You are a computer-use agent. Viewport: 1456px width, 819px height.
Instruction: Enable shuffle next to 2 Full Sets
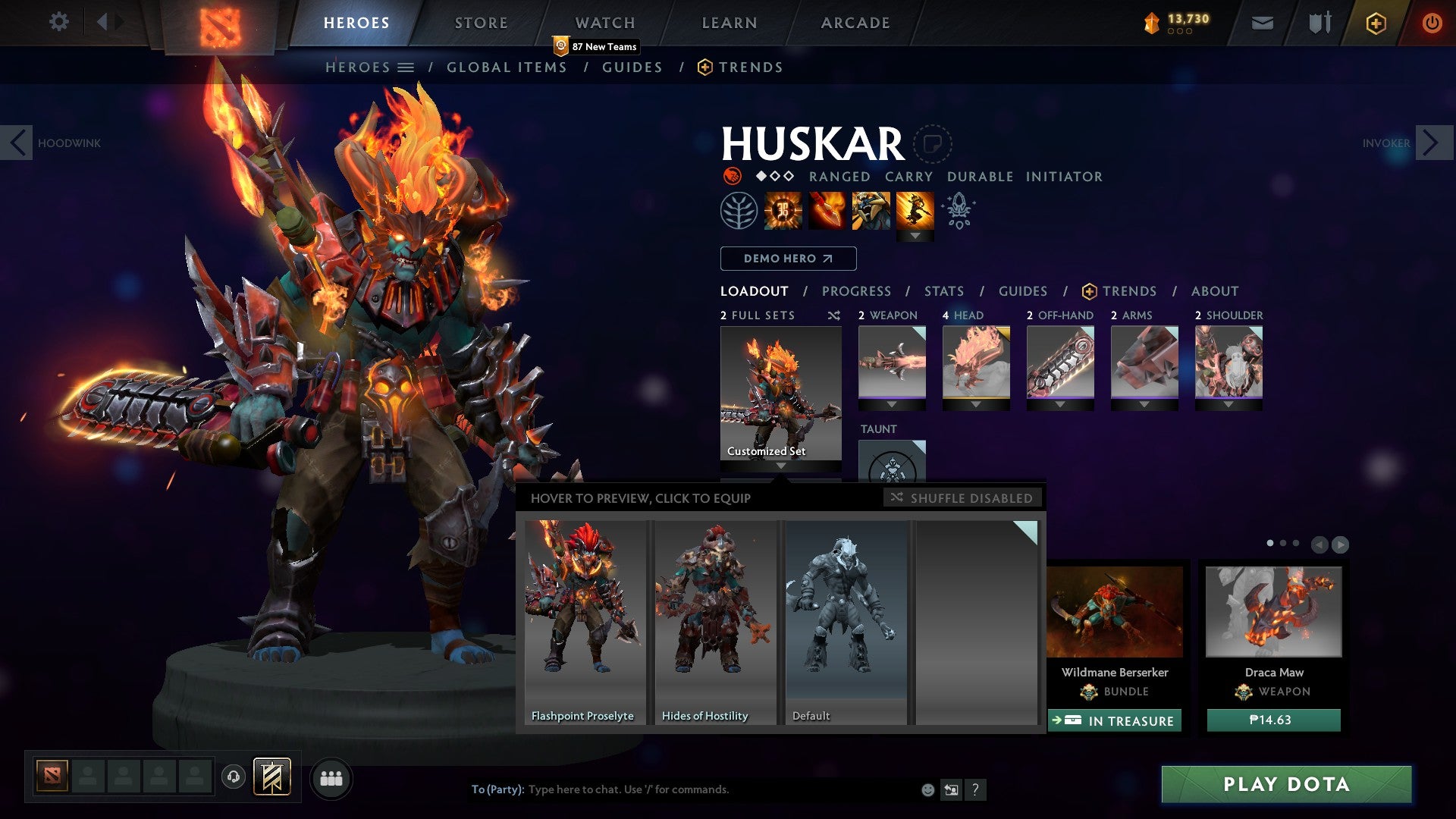coord(834,315)
